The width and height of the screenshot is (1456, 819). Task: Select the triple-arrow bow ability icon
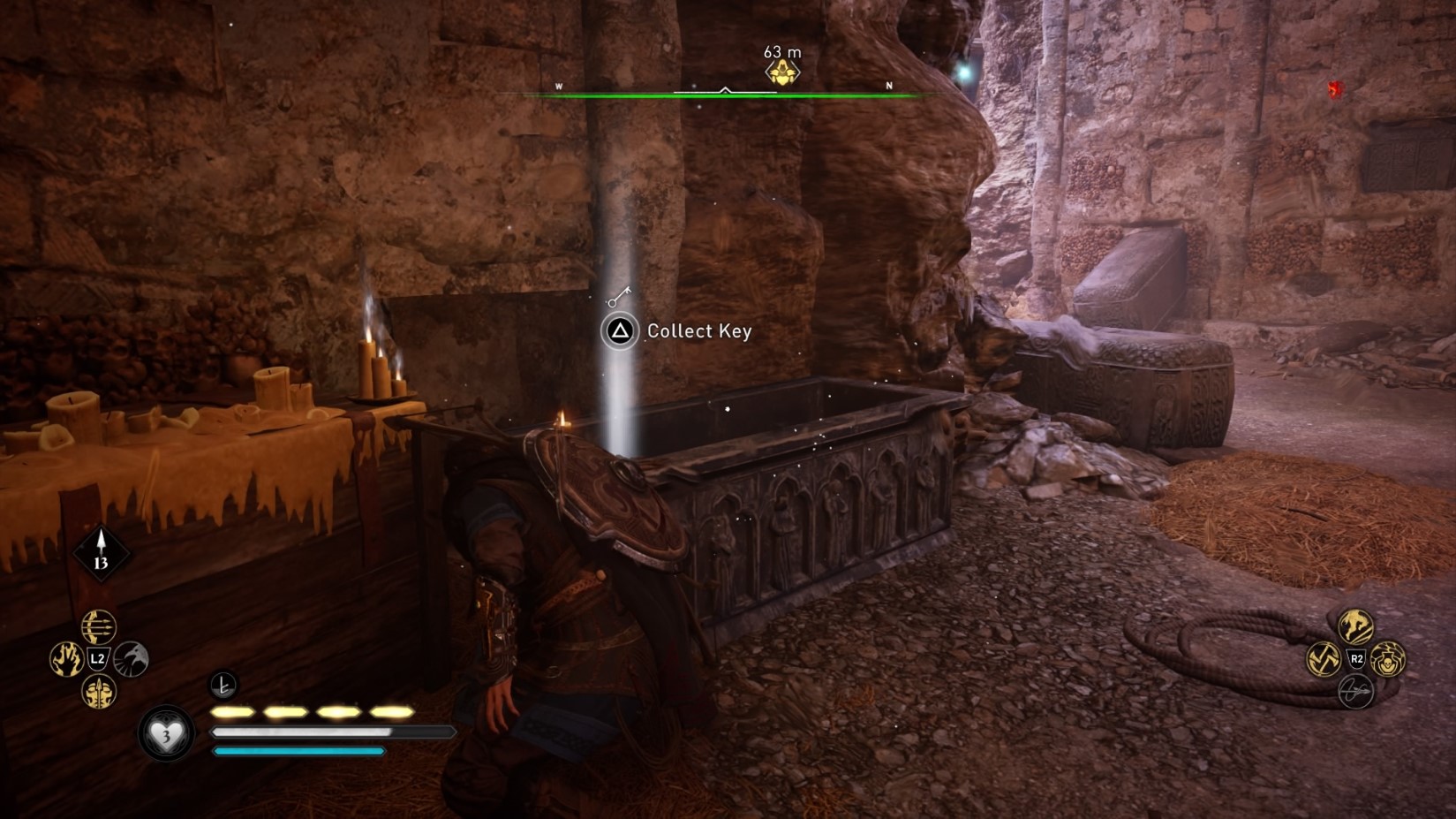(x=98, y=627)
